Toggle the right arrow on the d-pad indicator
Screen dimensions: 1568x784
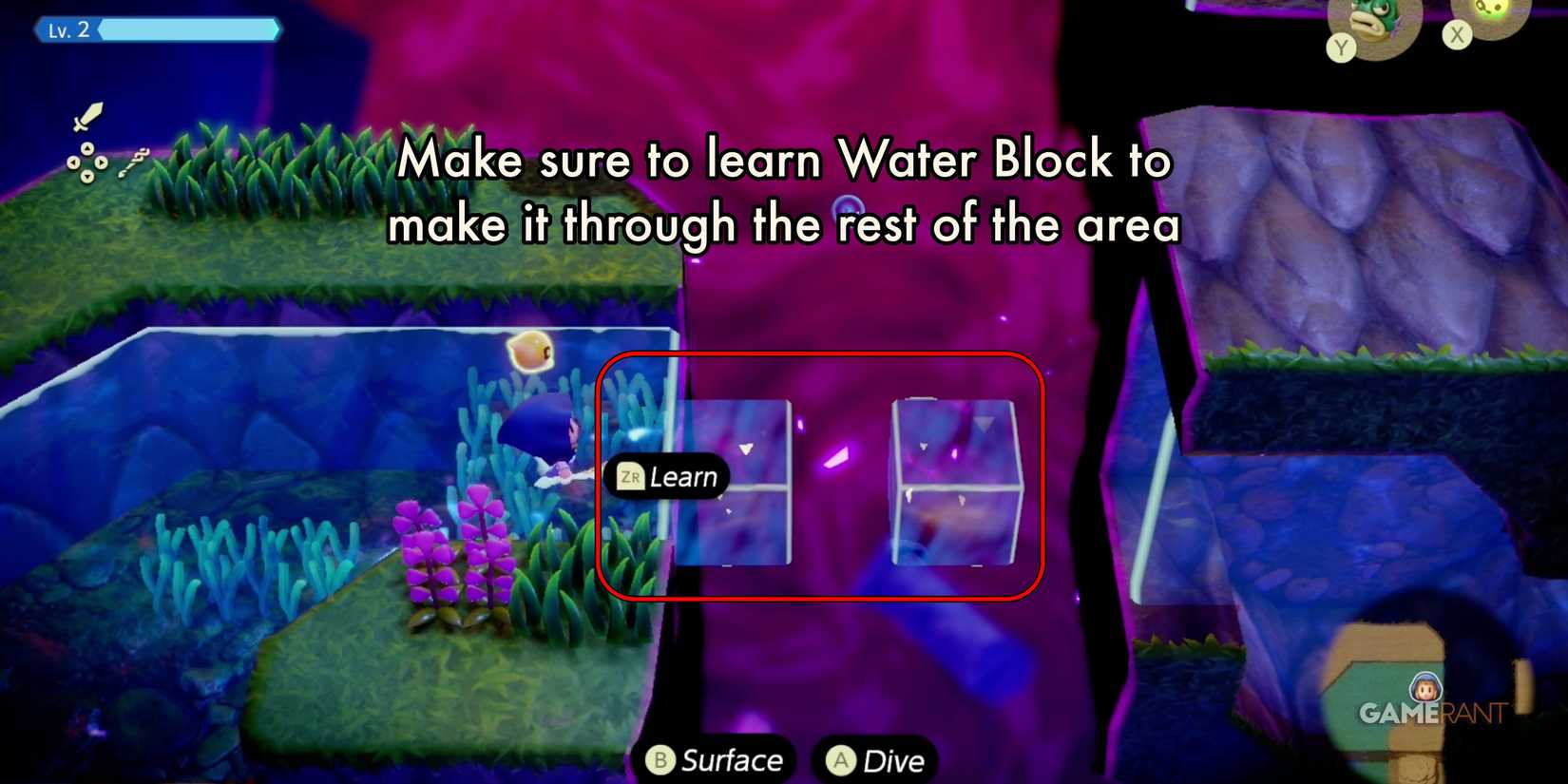click(101, 163)
